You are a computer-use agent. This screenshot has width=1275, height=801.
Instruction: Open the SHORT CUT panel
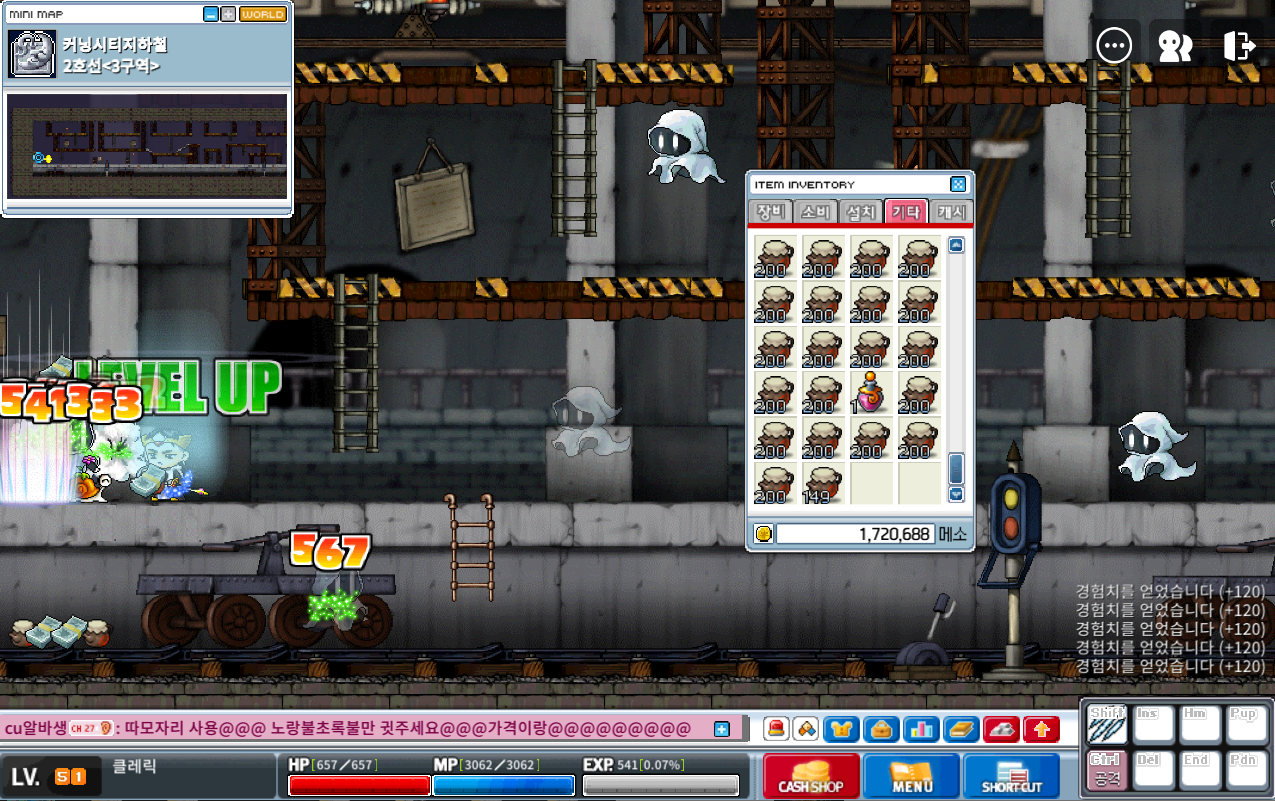coord(1011,777)
